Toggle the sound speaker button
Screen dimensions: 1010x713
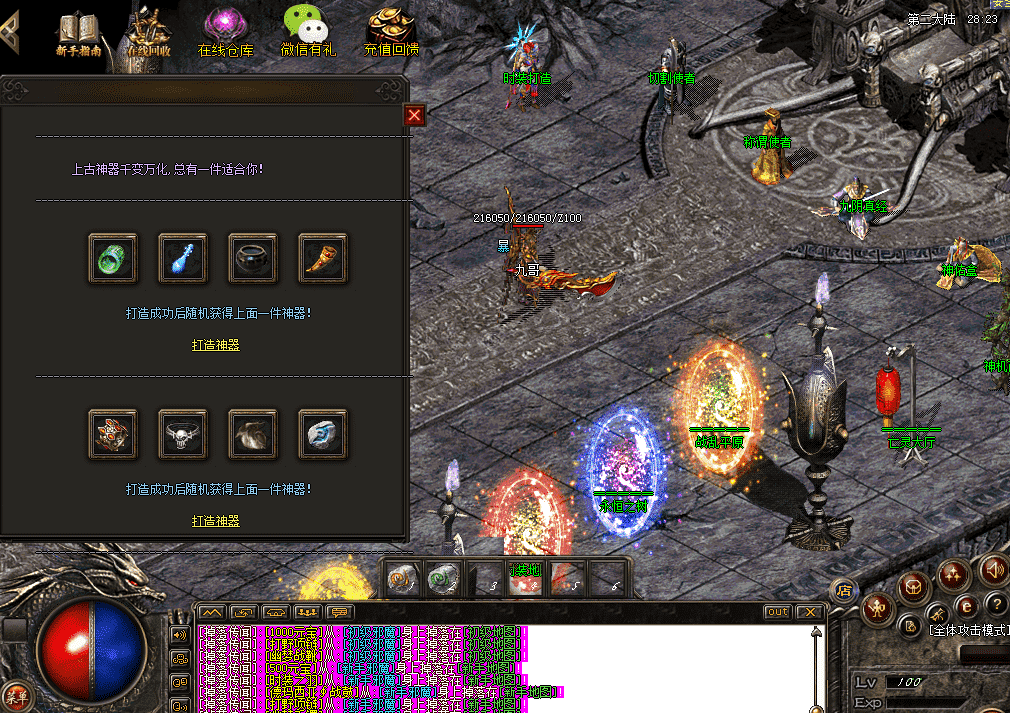[993, 570]
